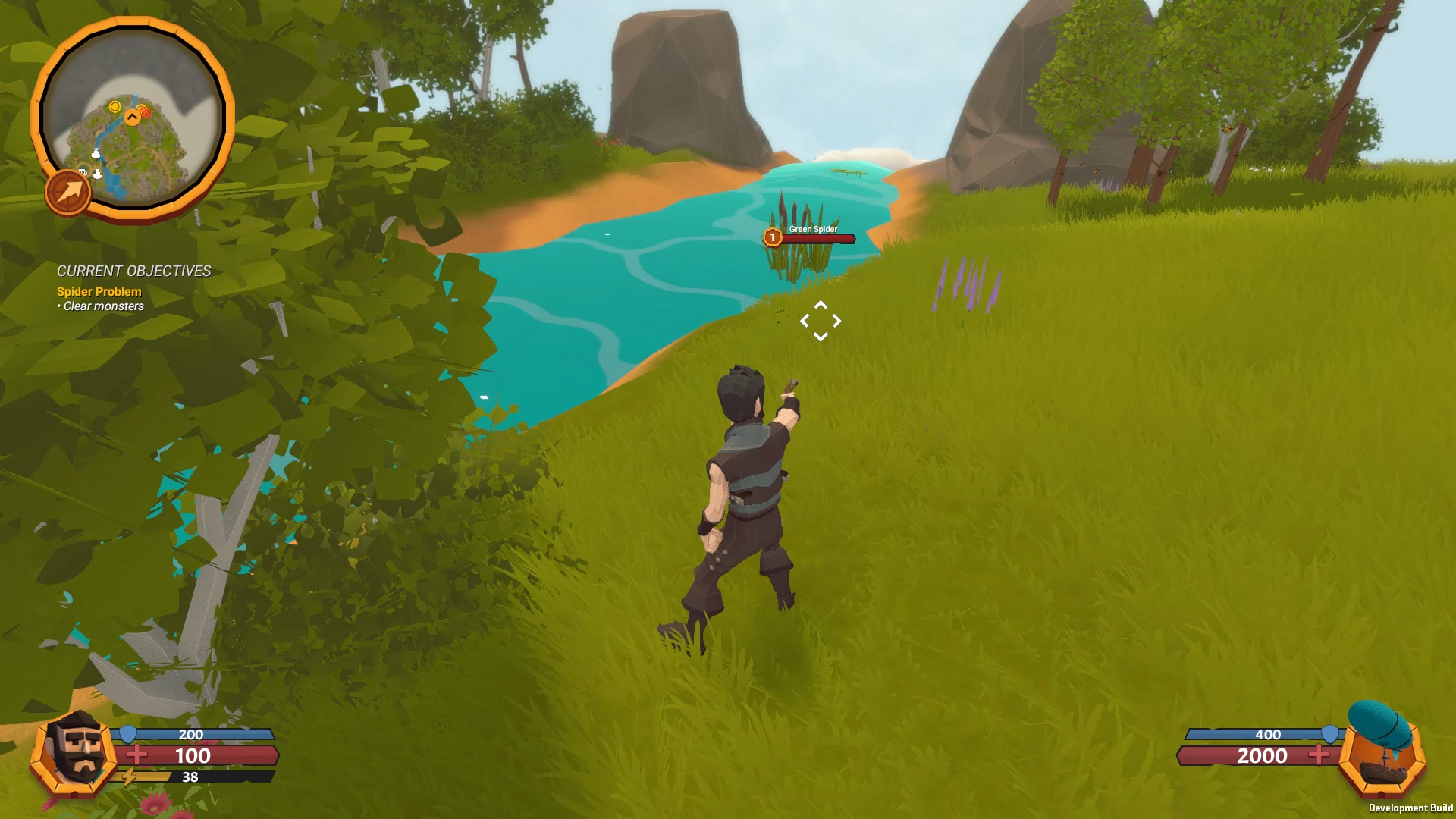Screen dimensions: 1456x819
Task: Click the yellow marker on the minimap
Action: (x=115, y=107)
